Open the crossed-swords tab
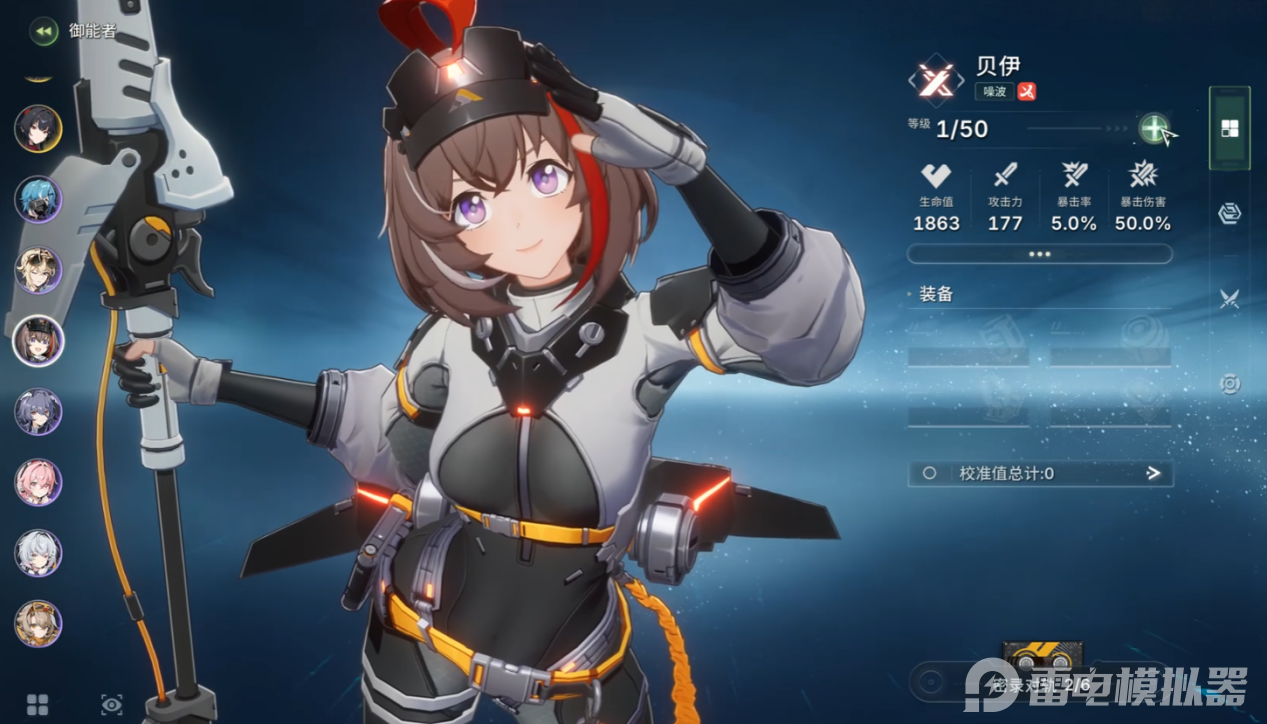Screen dimensions: 1267x724 click(1230, 298)
